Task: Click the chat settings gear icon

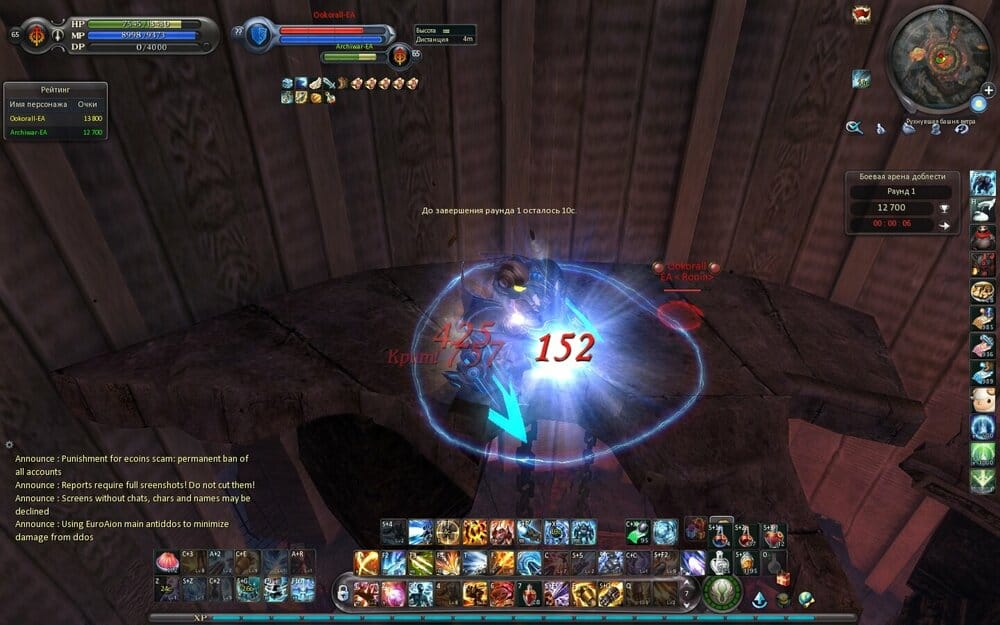Action: 9,444
